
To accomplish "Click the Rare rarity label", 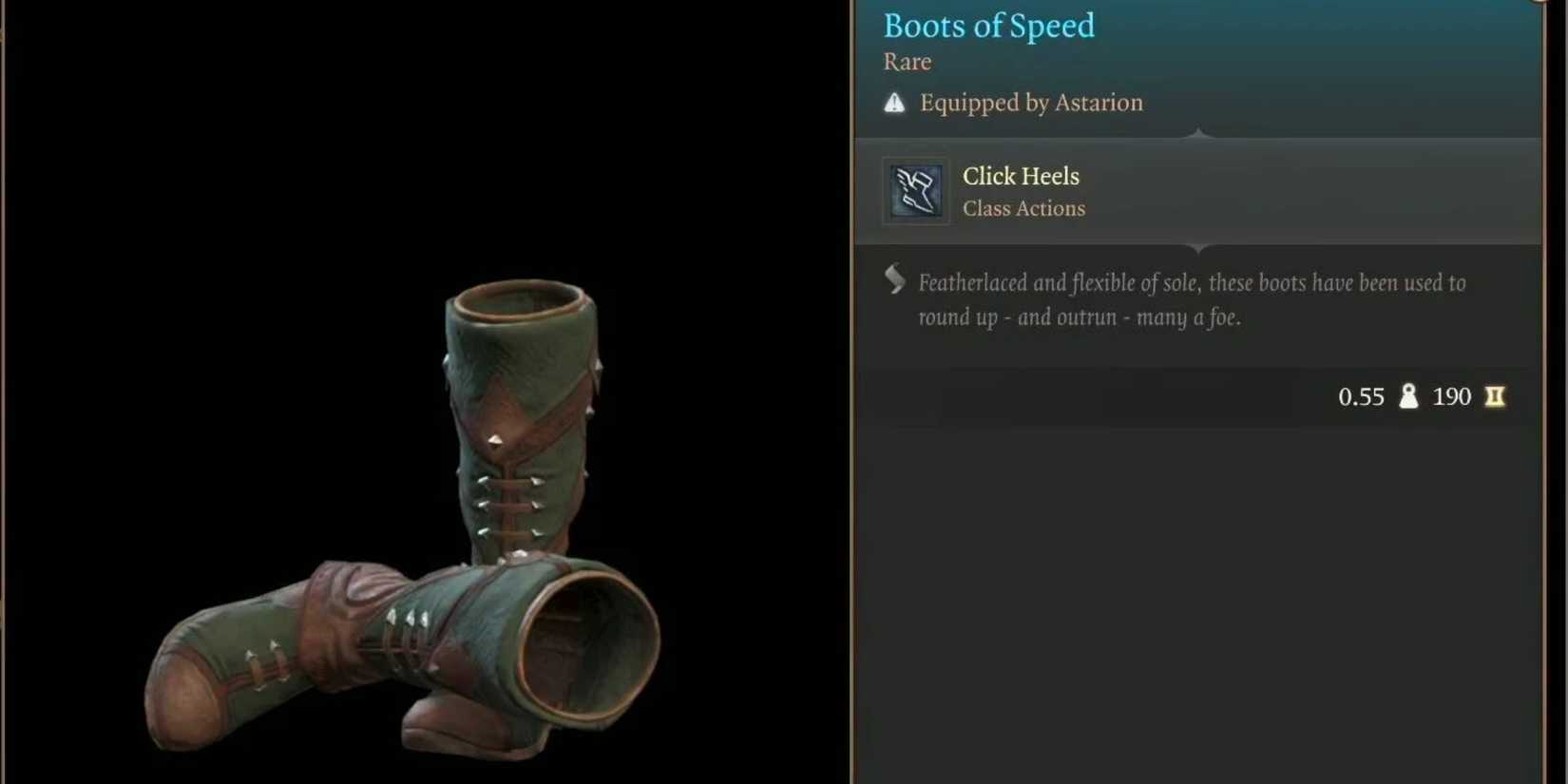I will (907, 62).
